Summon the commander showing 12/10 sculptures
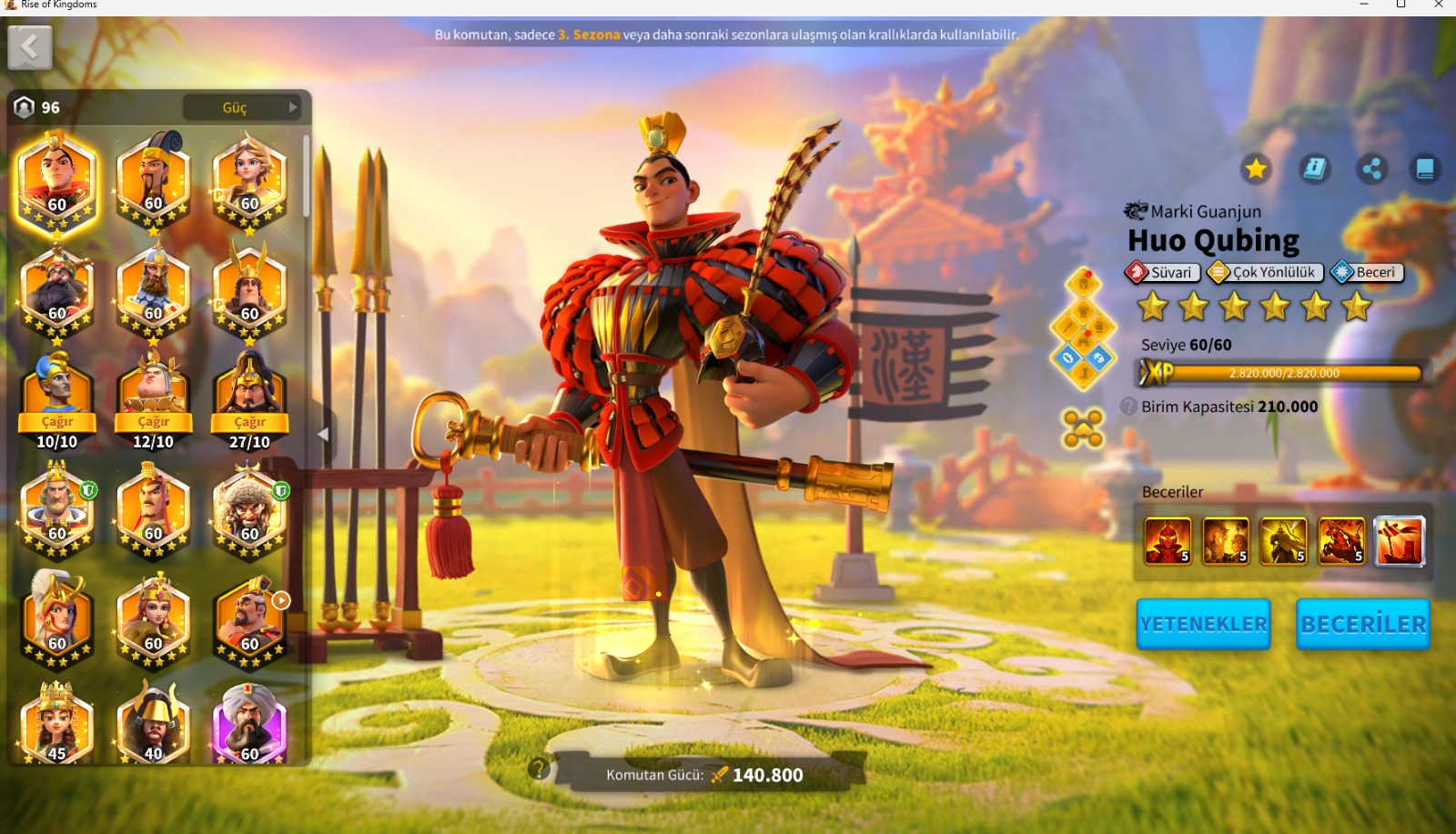The image size is (1456, 834). point(154,422)
